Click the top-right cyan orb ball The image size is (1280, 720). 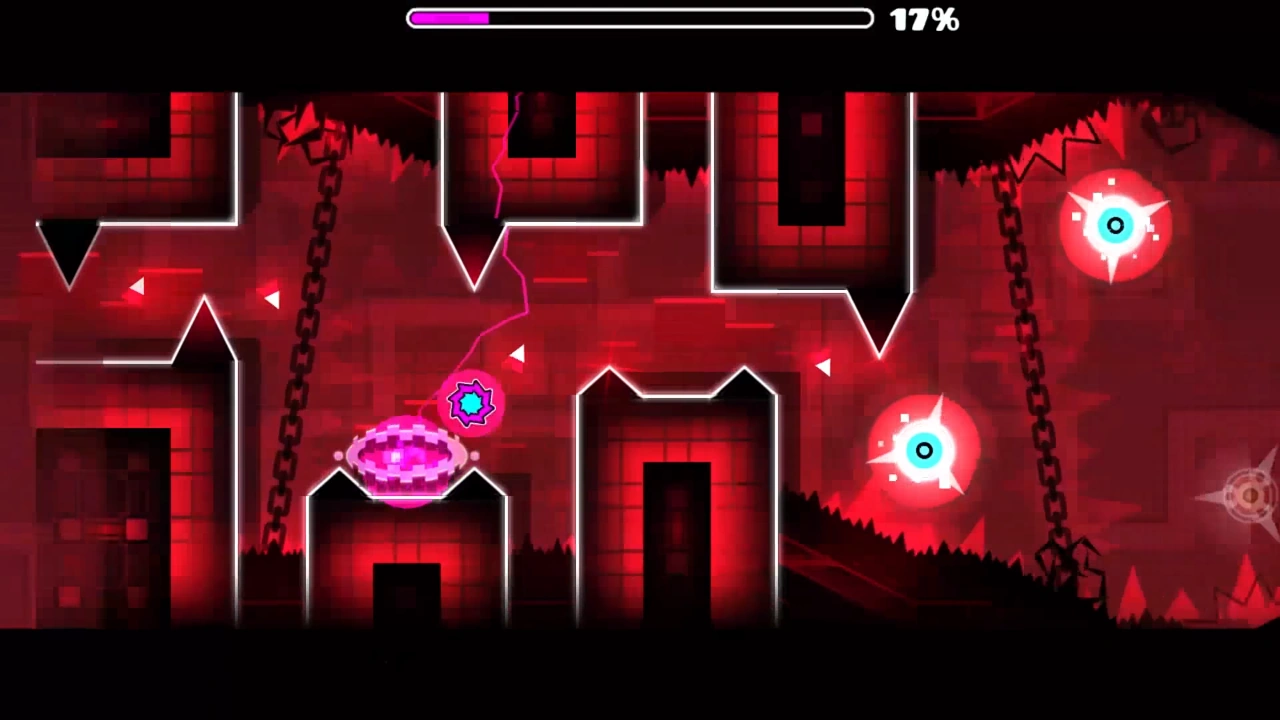[x=1115, y=225]
